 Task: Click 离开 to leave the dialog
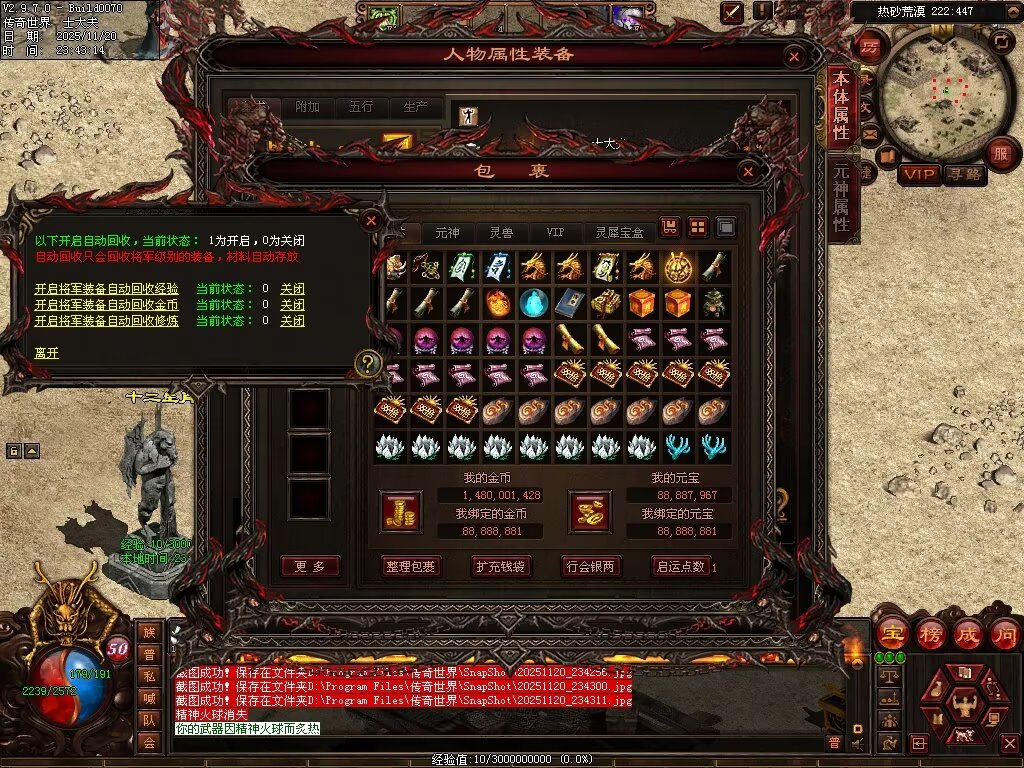tap(47, 353)
